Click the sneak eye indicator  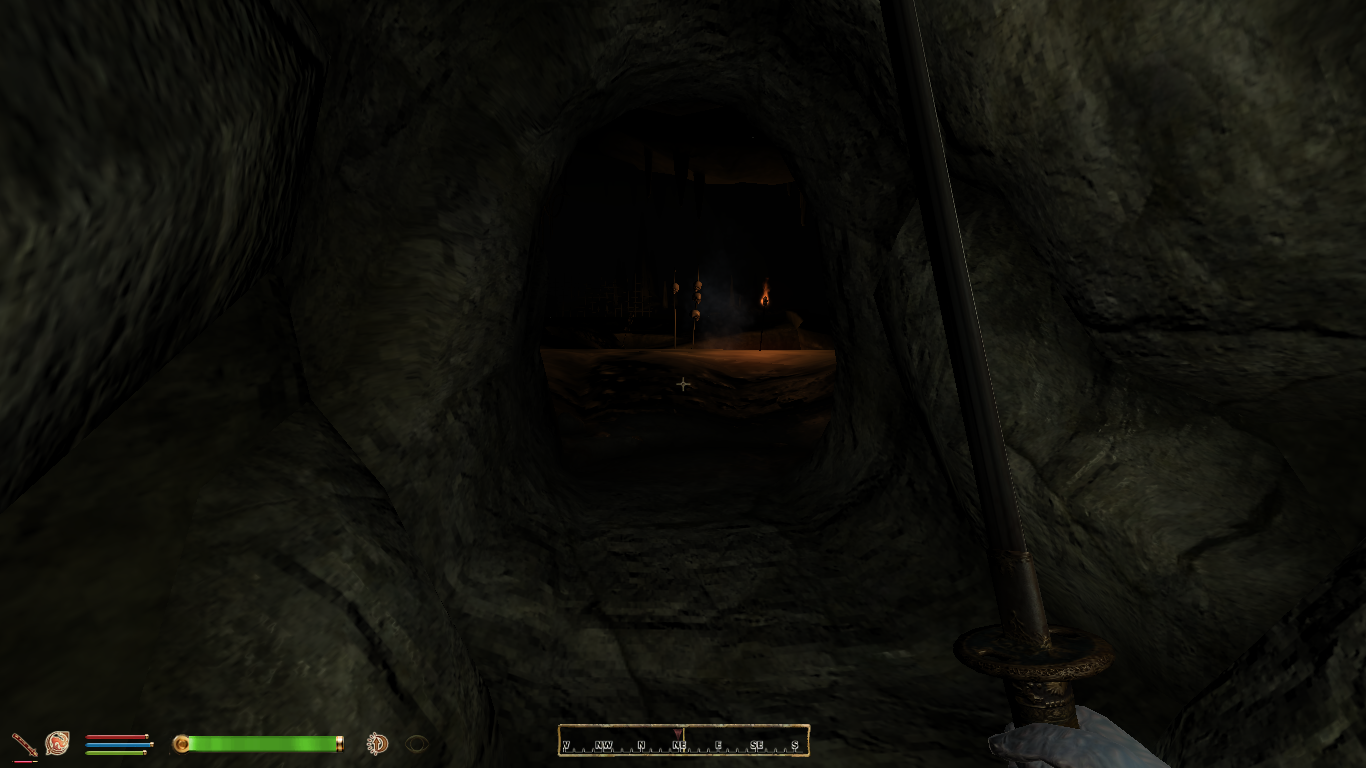(x=417, y=743)
